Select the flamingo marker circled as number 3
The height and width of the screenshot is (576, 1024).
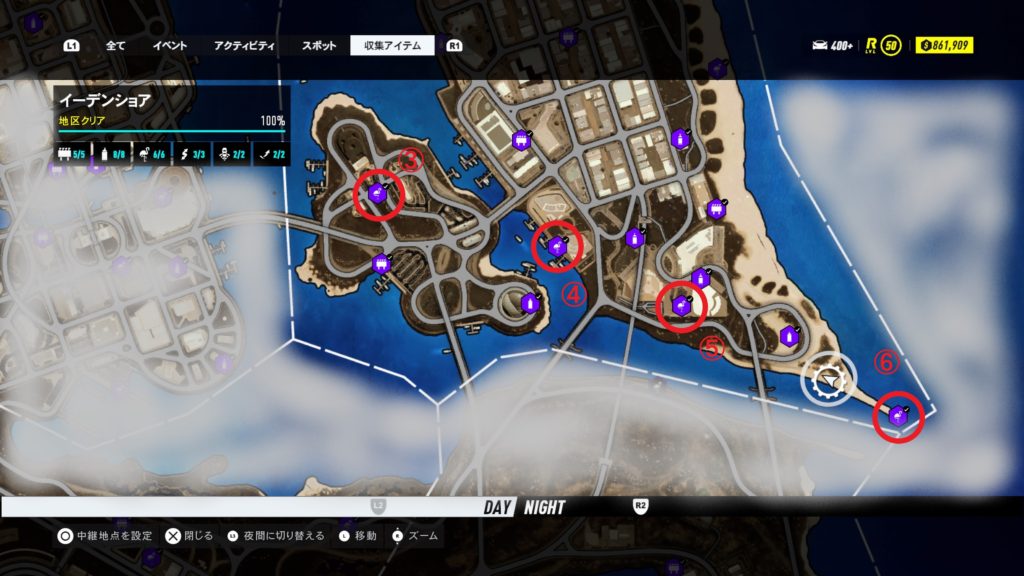coord(379,194)
